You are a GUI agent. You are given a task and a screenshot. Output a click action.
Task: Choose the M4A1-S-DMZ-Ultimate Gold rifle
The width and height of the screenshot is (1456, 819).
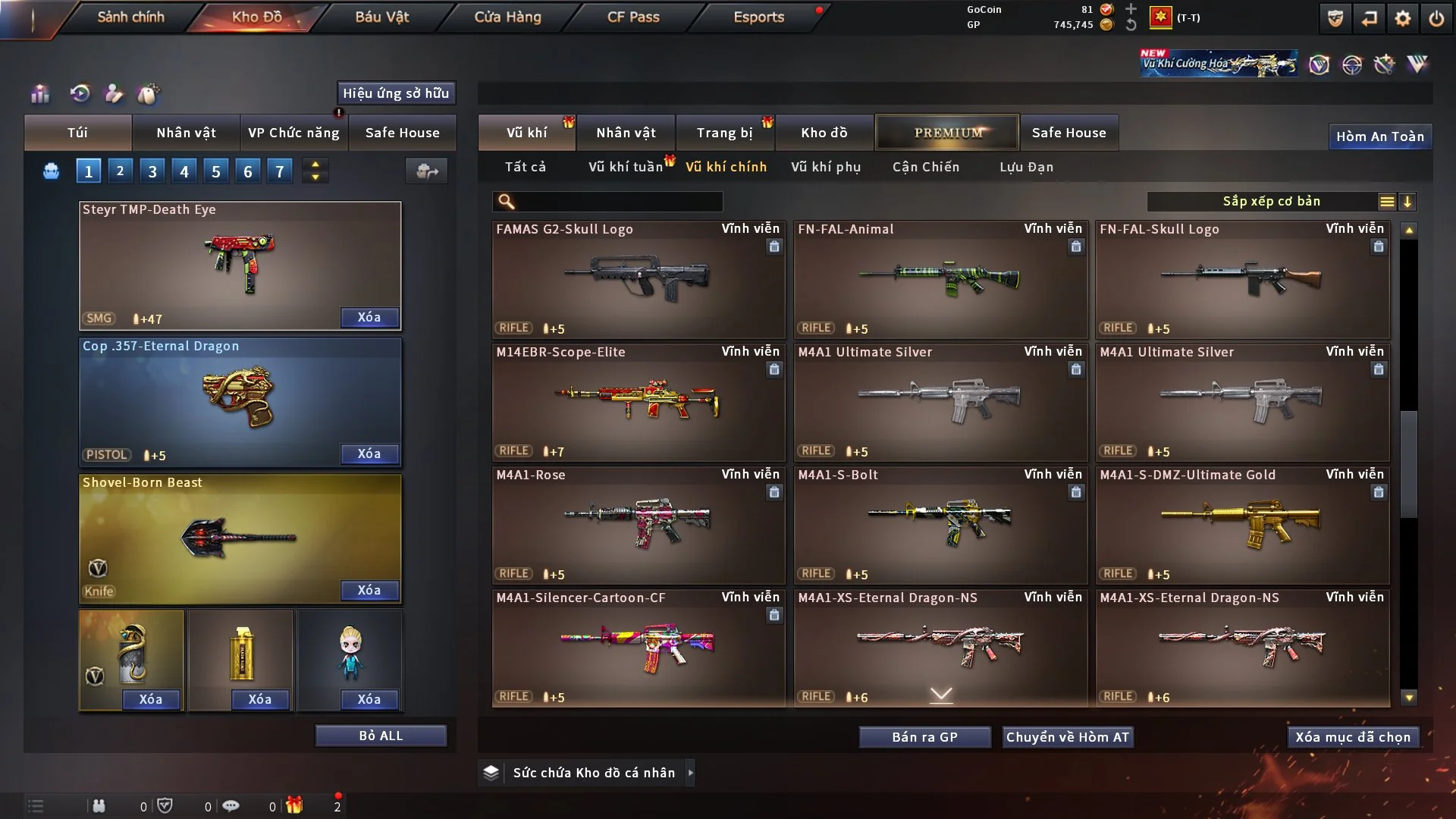(x=1242, y=525)
